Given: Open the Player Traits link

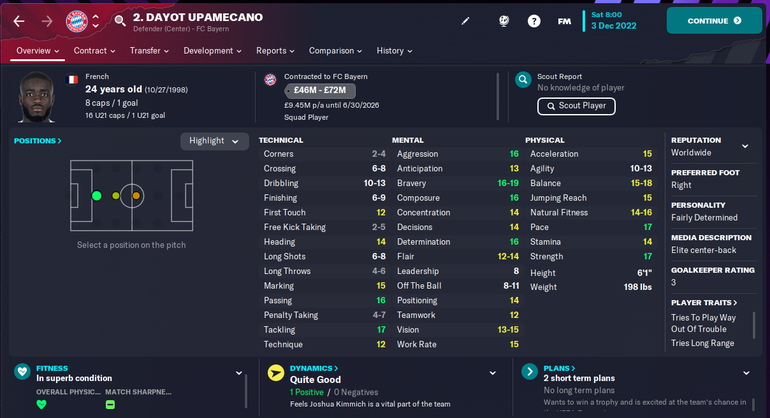Looking at the screenshot, I should (704, 302).
